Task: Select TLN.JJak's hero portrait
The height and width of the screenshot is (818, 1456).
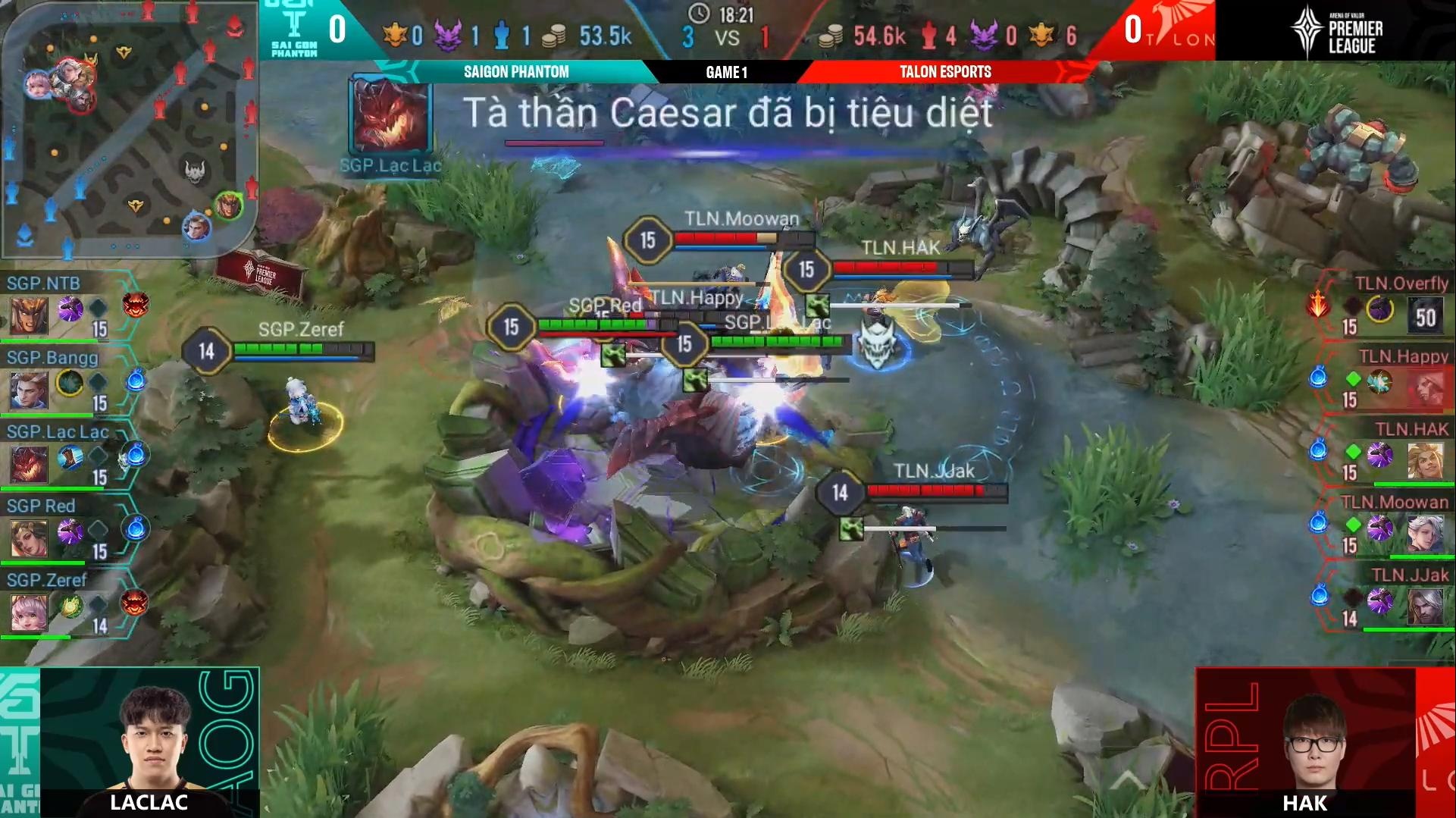Action: coord(1425,608)
